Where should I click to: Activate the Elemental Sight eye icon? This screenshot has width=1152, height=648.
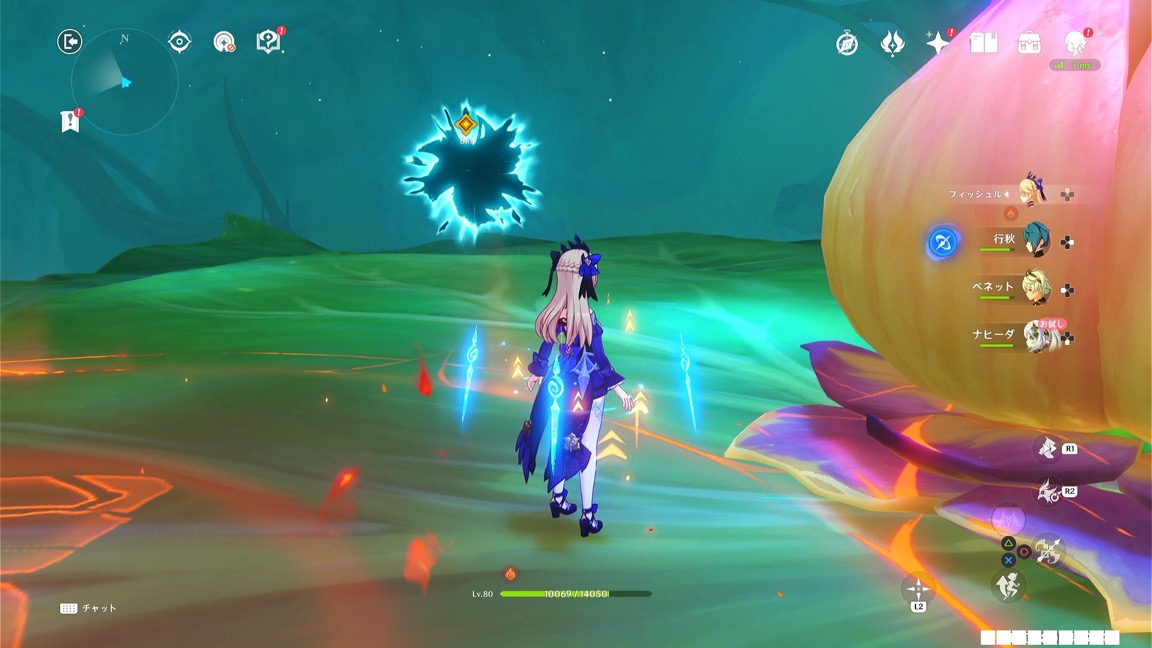180,41
